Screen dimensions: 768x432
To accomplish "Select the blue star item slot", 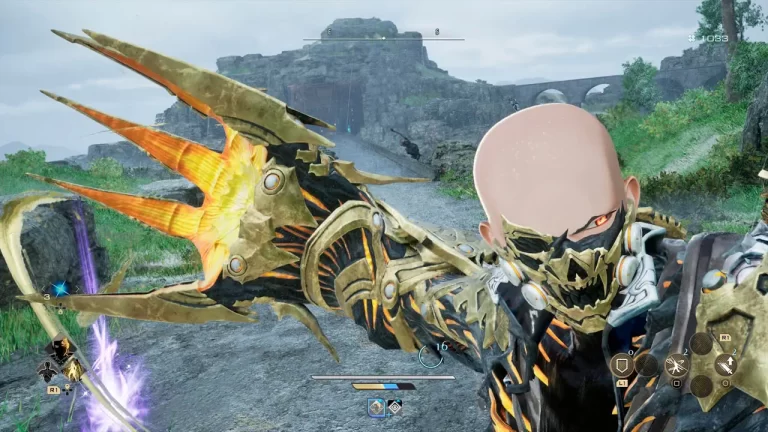I will click(x=59, y=288).
